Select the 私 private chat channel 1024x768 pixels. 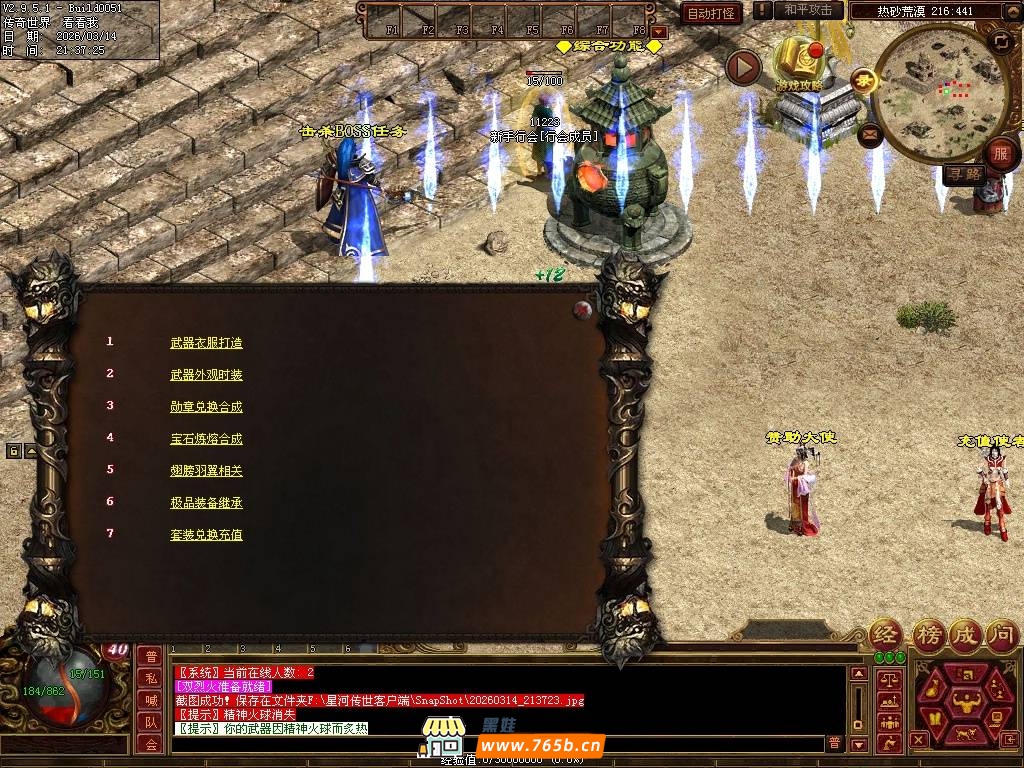pyautogui.click(x=150, y=677)
